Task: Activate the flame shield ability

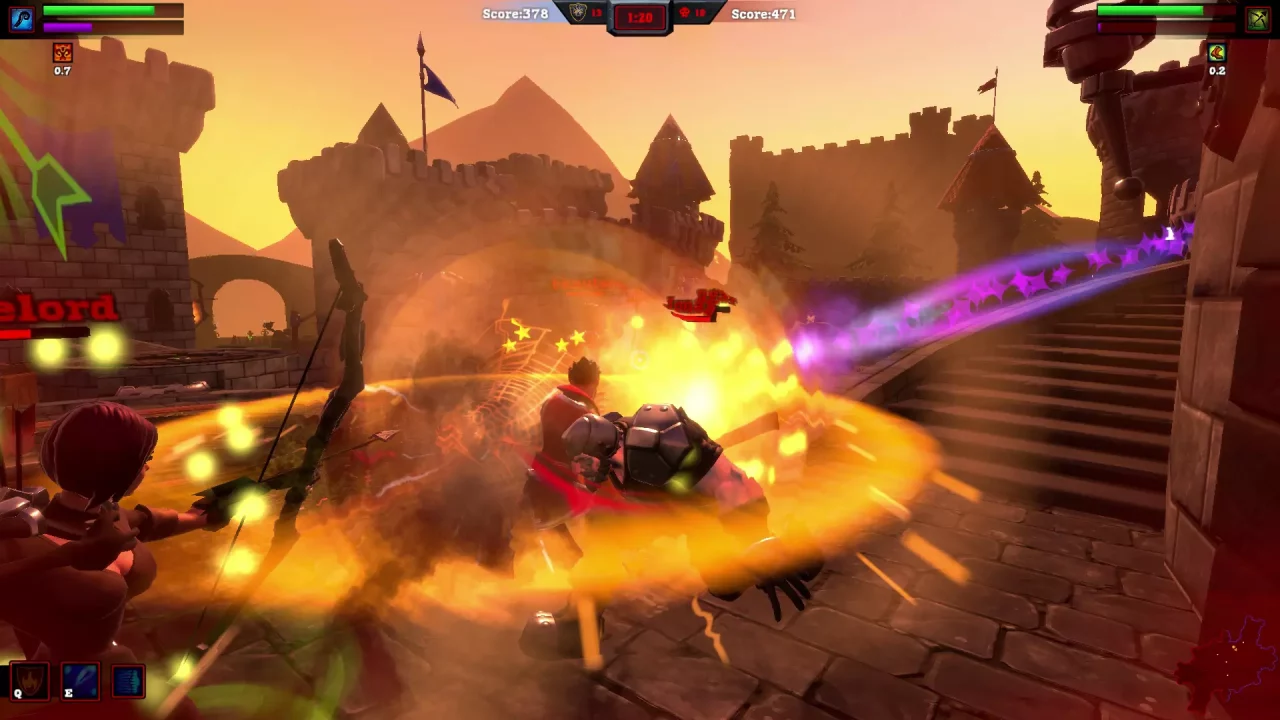Action: [x=30, y=682]
